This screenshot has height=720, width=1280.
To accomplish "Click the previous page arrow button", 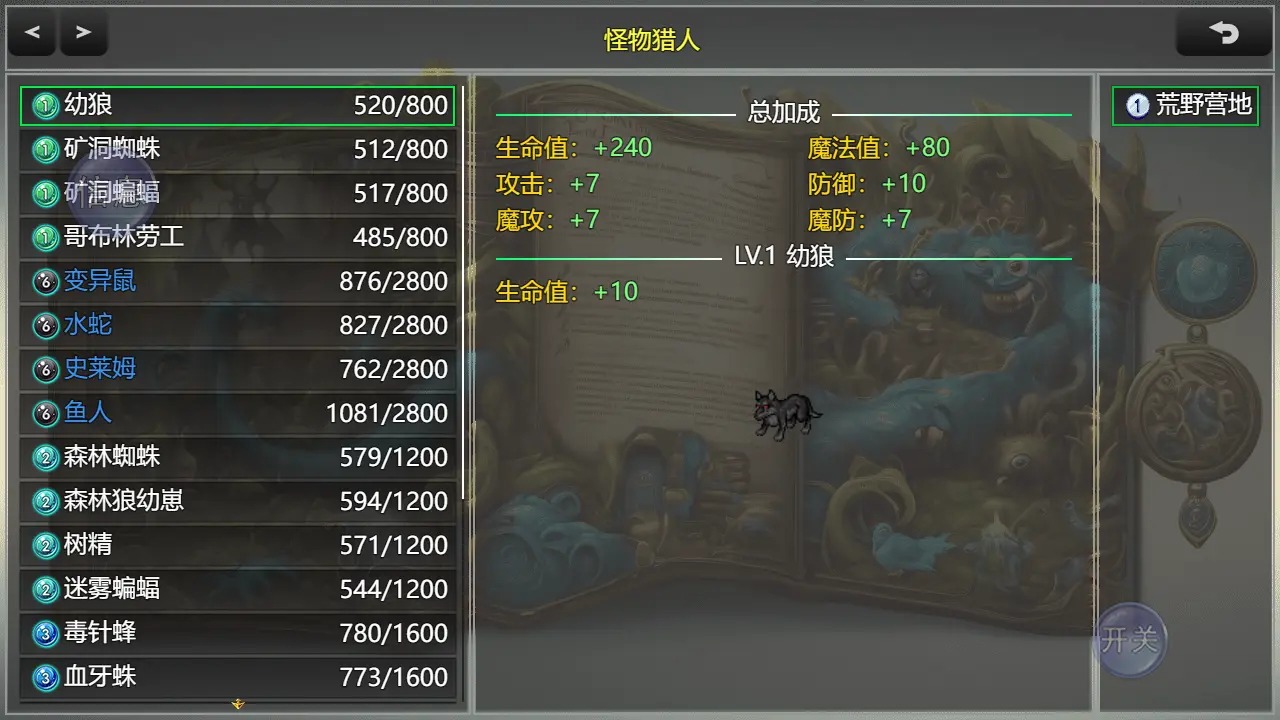I will 32,33.
